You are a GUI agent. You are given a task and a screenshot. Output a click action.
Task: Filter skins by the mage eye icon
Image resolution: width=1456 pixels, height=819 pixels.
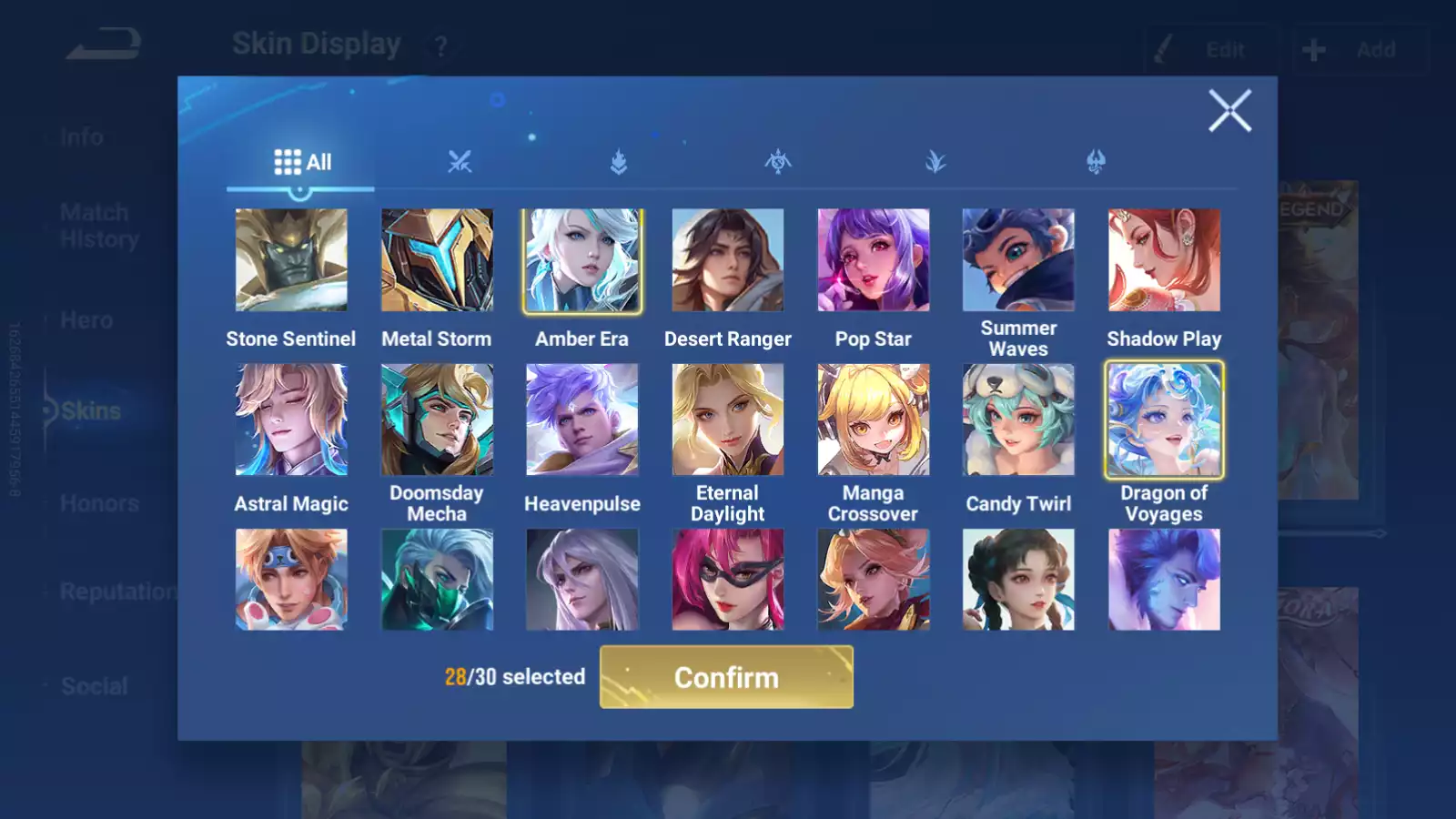coord(778,162)
